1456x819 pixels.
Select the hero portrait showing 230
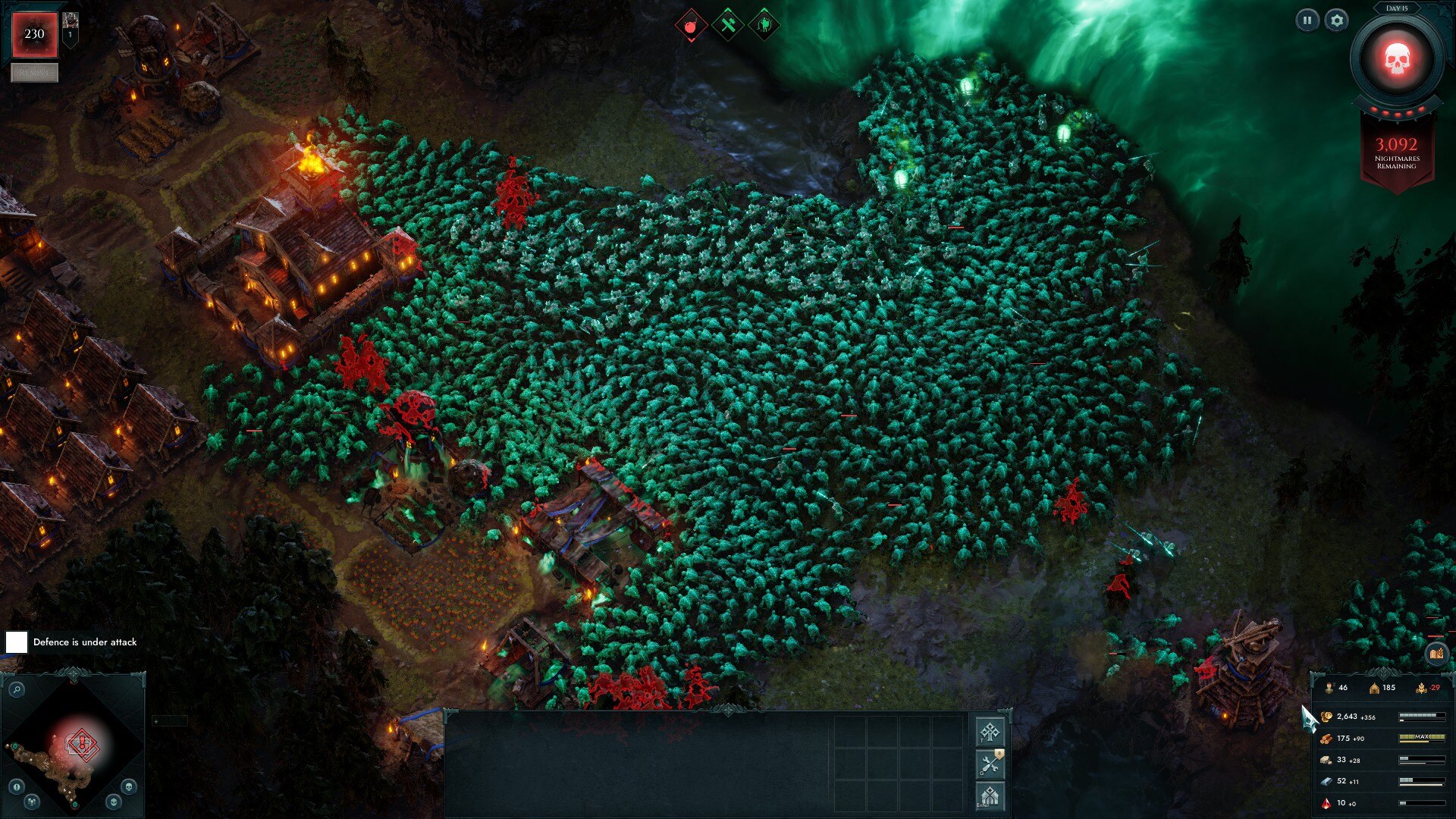34,34
